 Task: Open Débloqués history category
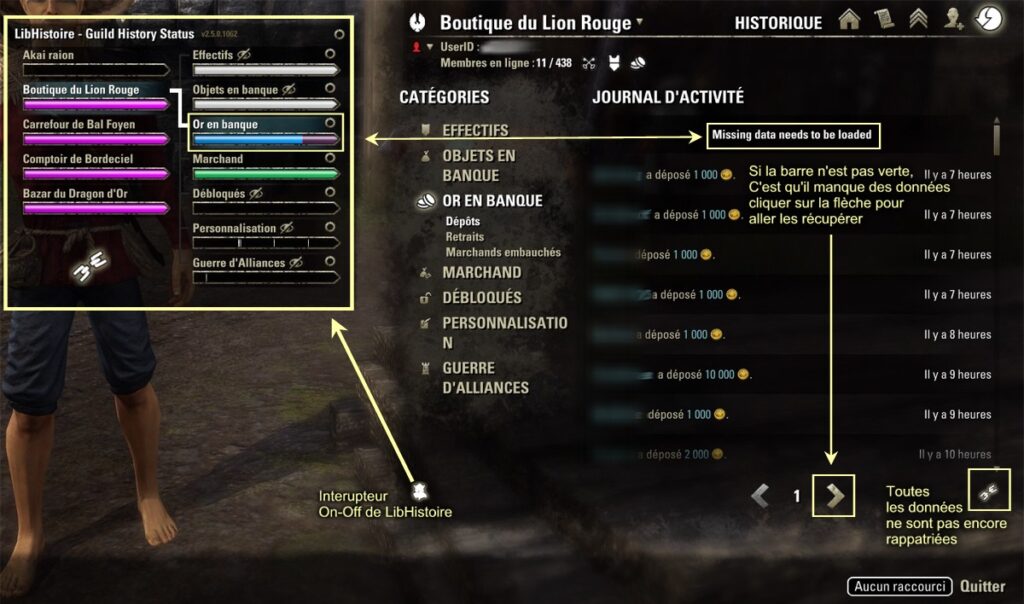click(x=481, y=297)
